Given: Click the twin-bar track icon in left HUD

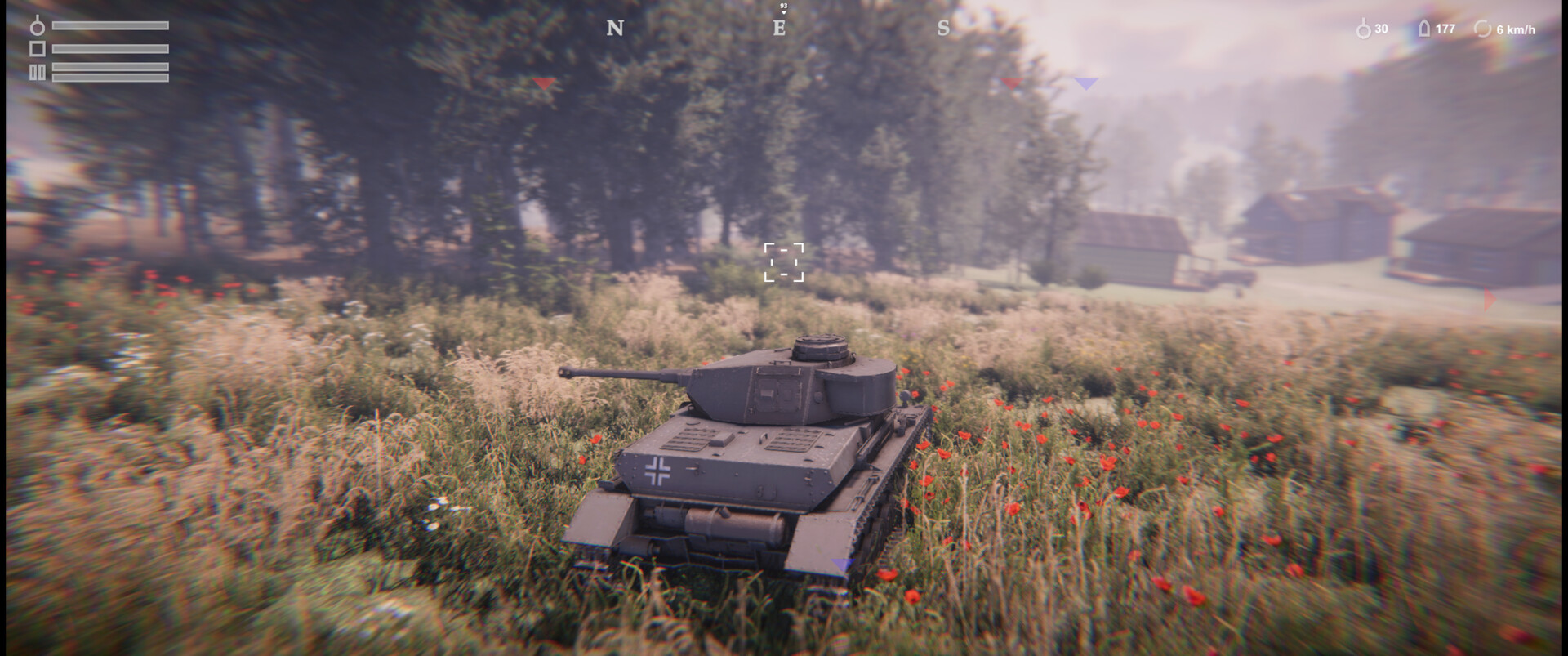Looking at the screenshot, I should click(36, 72).
